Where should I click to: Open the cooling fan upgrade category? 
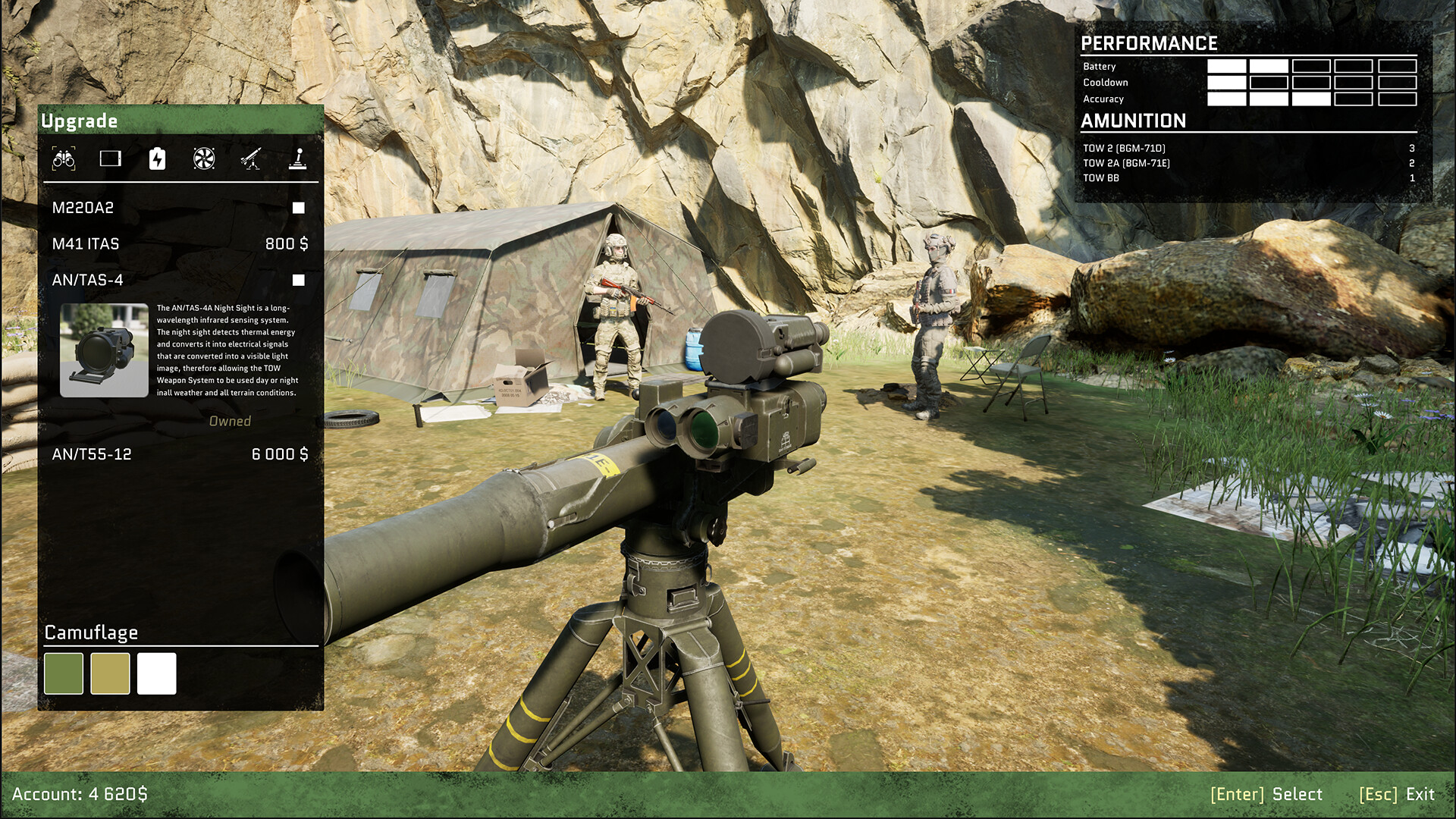point(203,158)
